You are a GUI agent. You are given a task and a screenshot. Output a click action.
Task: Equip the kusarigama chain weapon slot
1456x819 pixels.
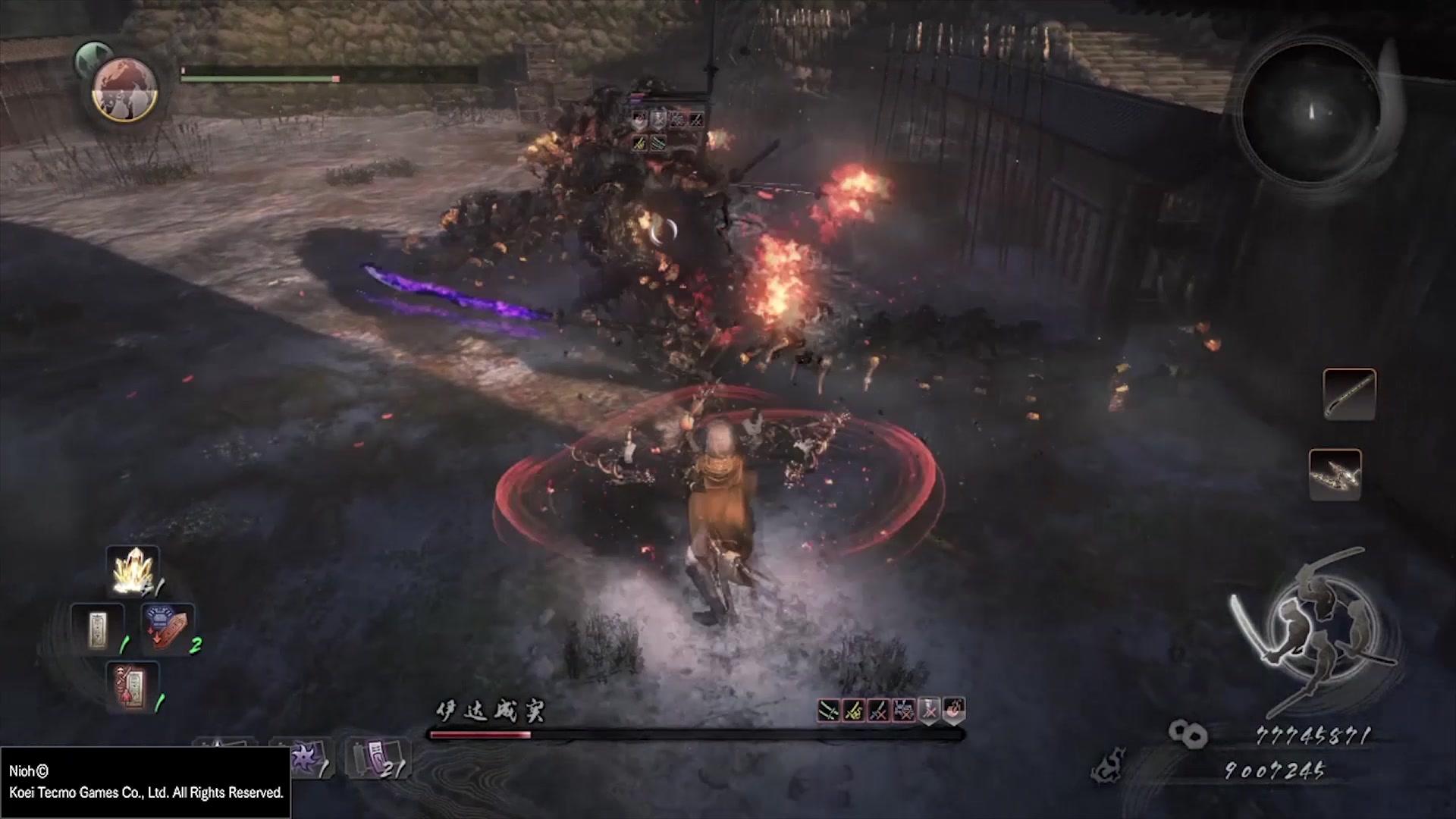[x=1335, y=475]
